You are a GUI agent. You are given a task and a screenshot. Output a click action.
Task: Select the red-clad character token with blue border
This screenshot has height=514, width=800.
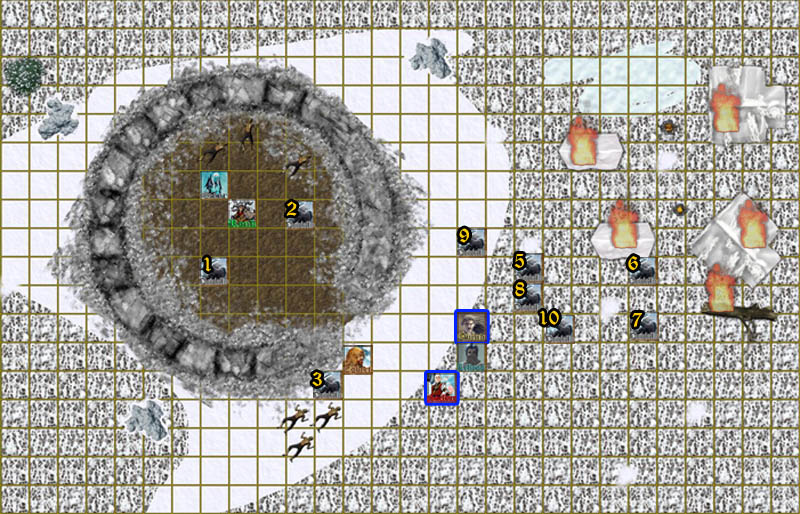tap(442, 388)
